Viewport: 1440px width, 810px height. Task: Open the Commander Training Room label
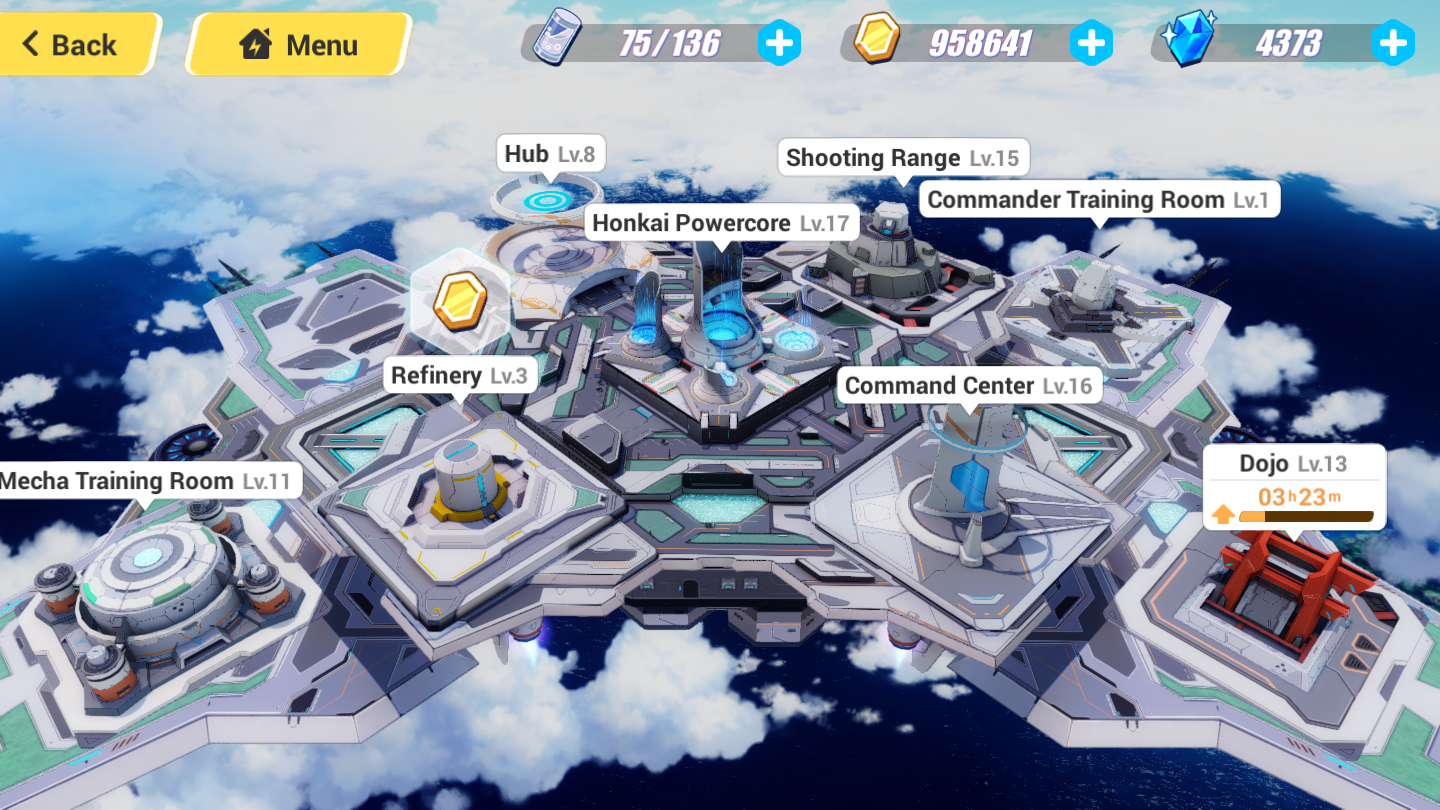pos(1097,200)
